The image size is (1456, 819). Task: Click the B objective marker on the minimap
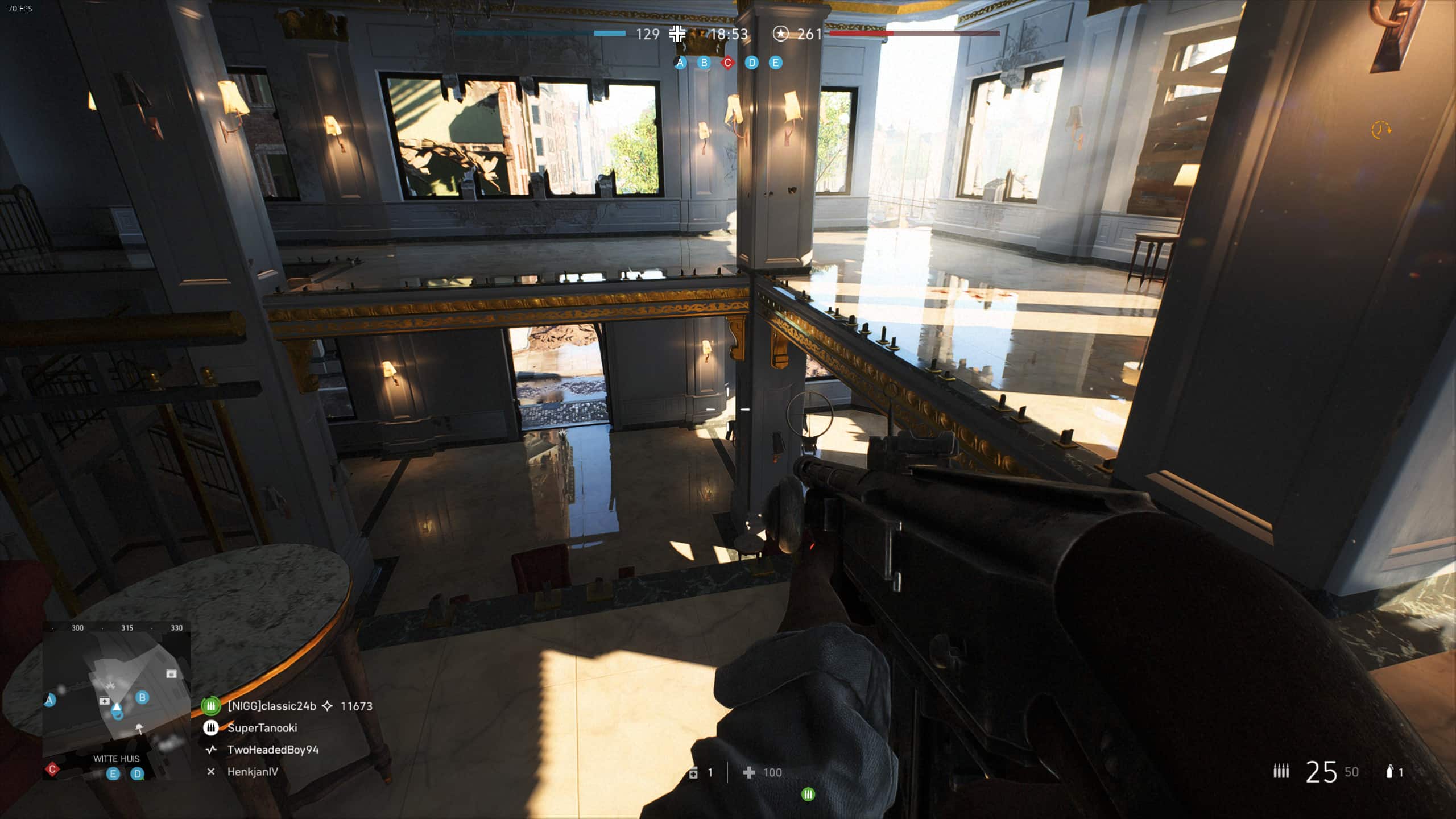(142, 697)
